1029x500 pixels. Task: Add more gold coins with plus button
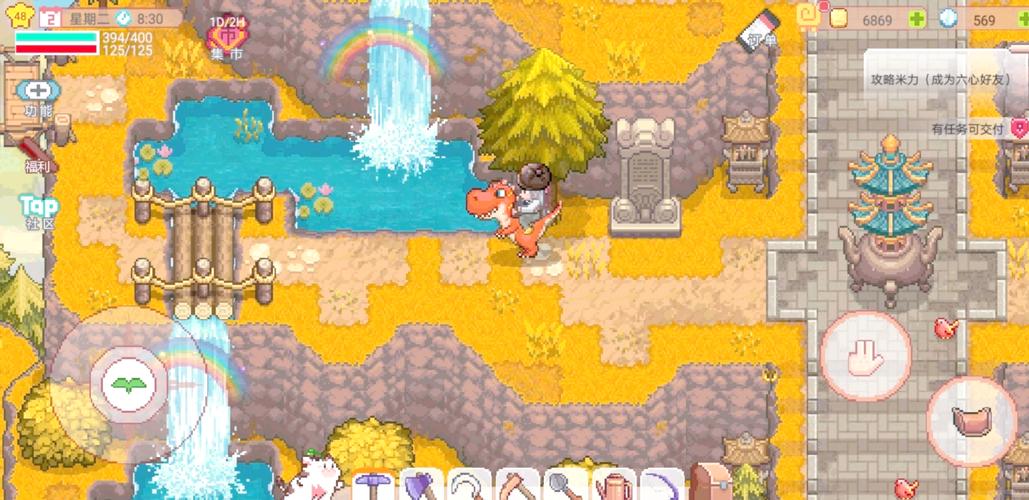[917, 19]
